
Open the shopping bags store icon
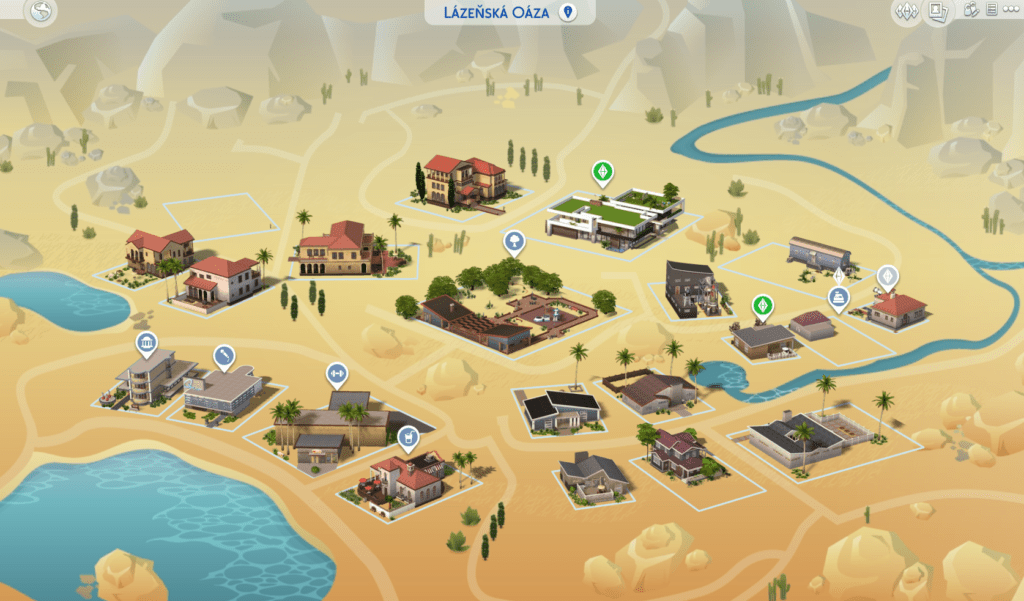point(971,11)
